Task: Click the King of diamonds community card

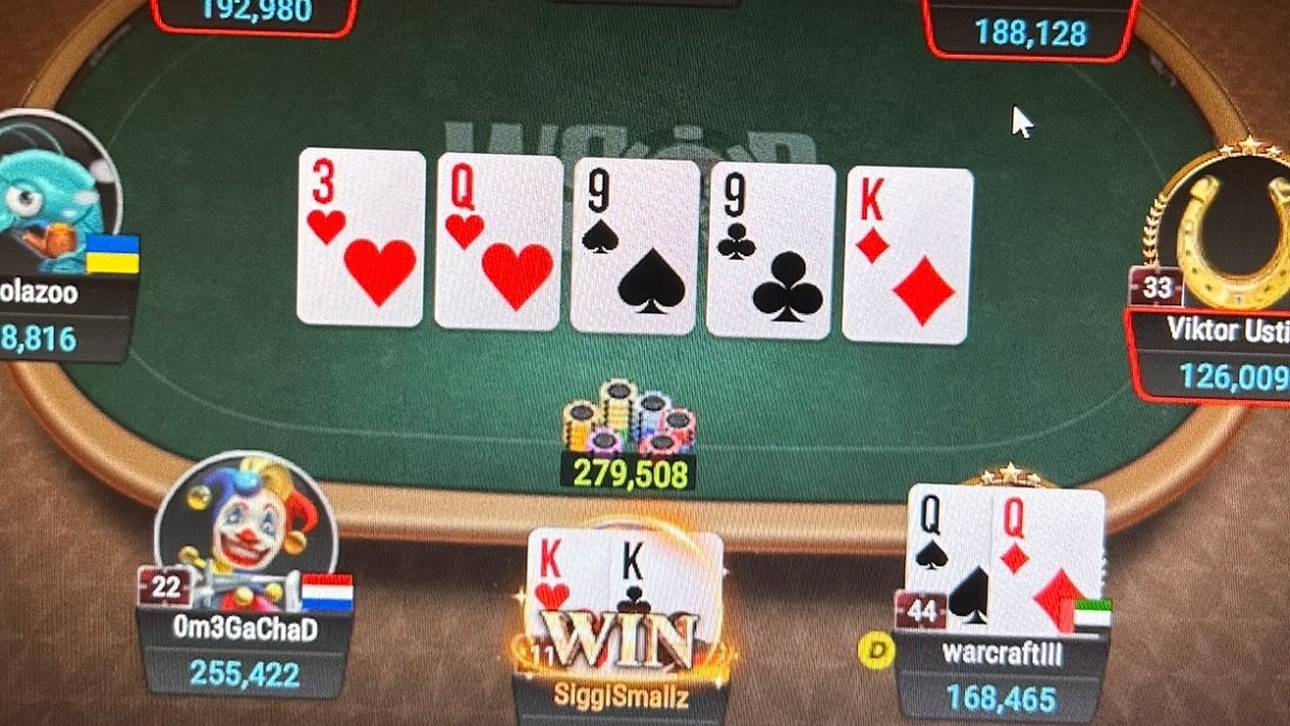Action: point(903,250)
